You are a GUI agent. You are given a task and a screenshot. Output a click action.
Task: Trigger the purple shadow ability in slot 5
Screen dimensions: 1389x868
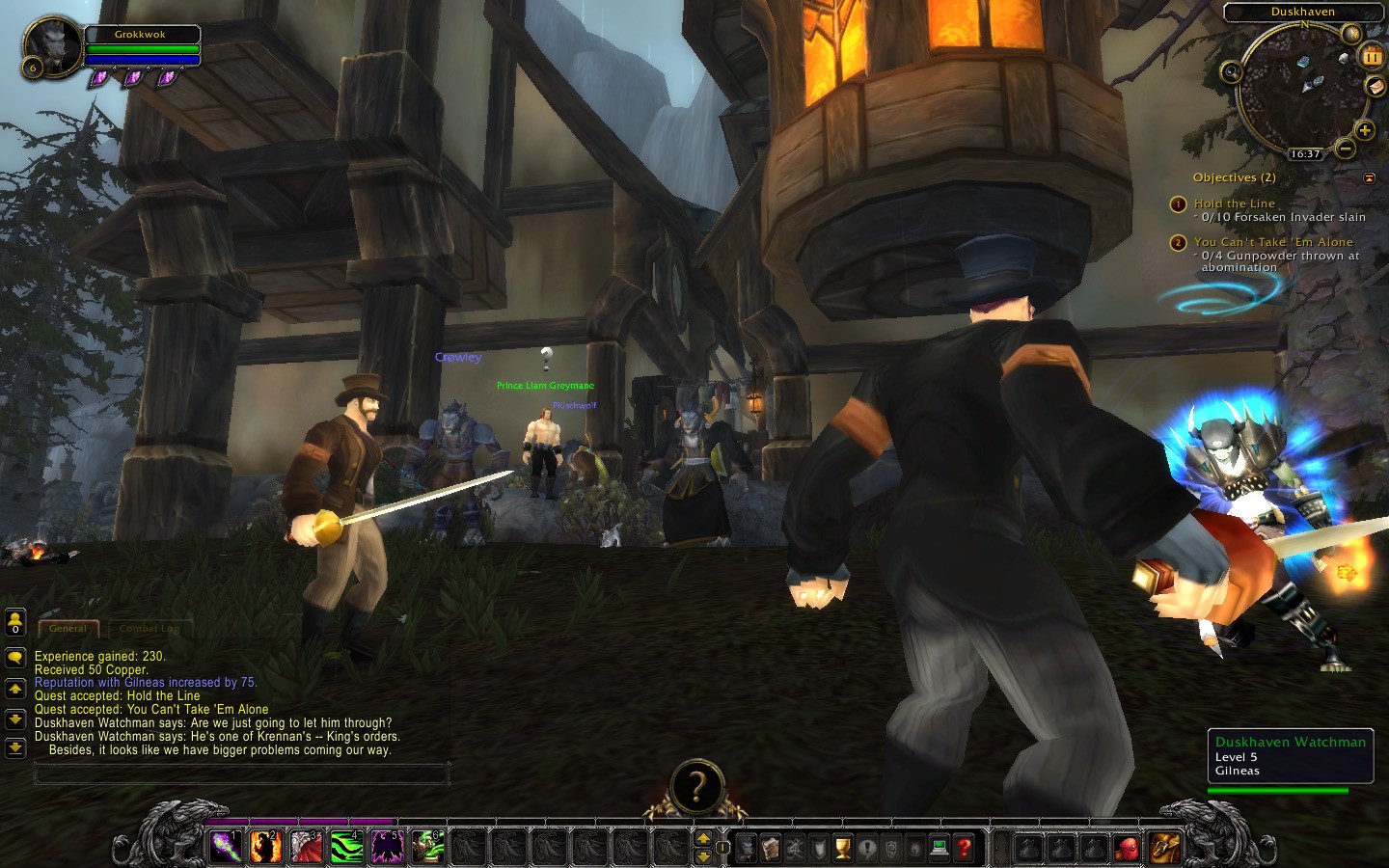pyautogui.click(x=388, y=847)
